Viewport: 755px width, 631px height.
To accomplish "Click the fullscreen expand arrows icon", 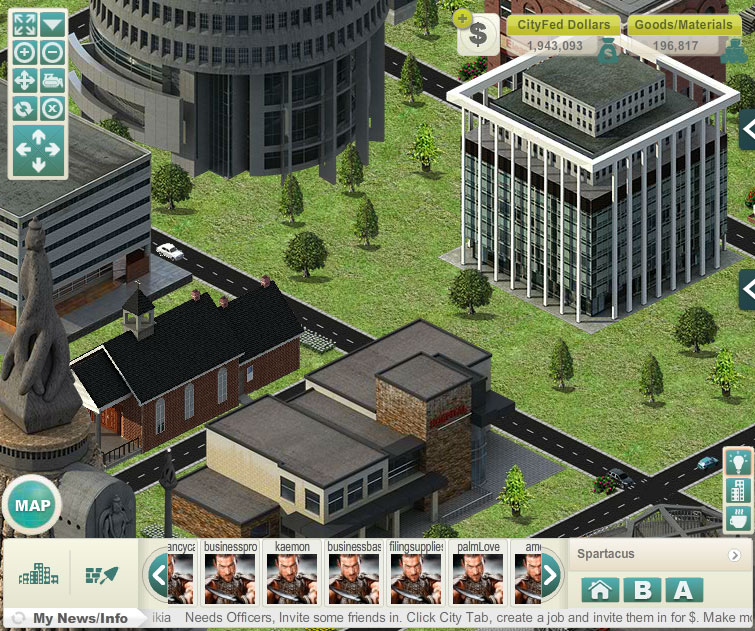I will 24,25.
